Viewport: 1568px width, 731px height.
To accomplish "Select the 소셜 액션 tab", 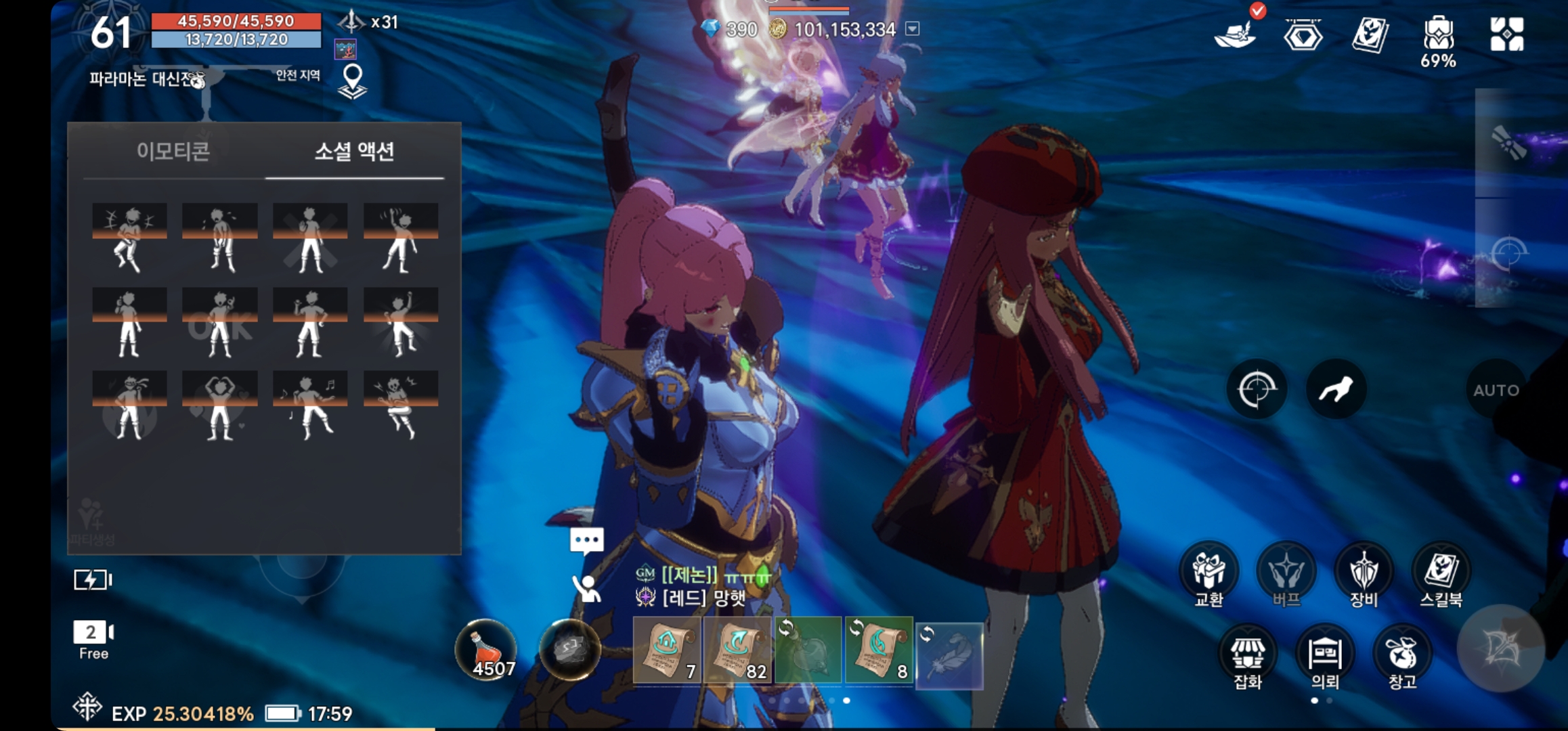I will coord(354,151).
